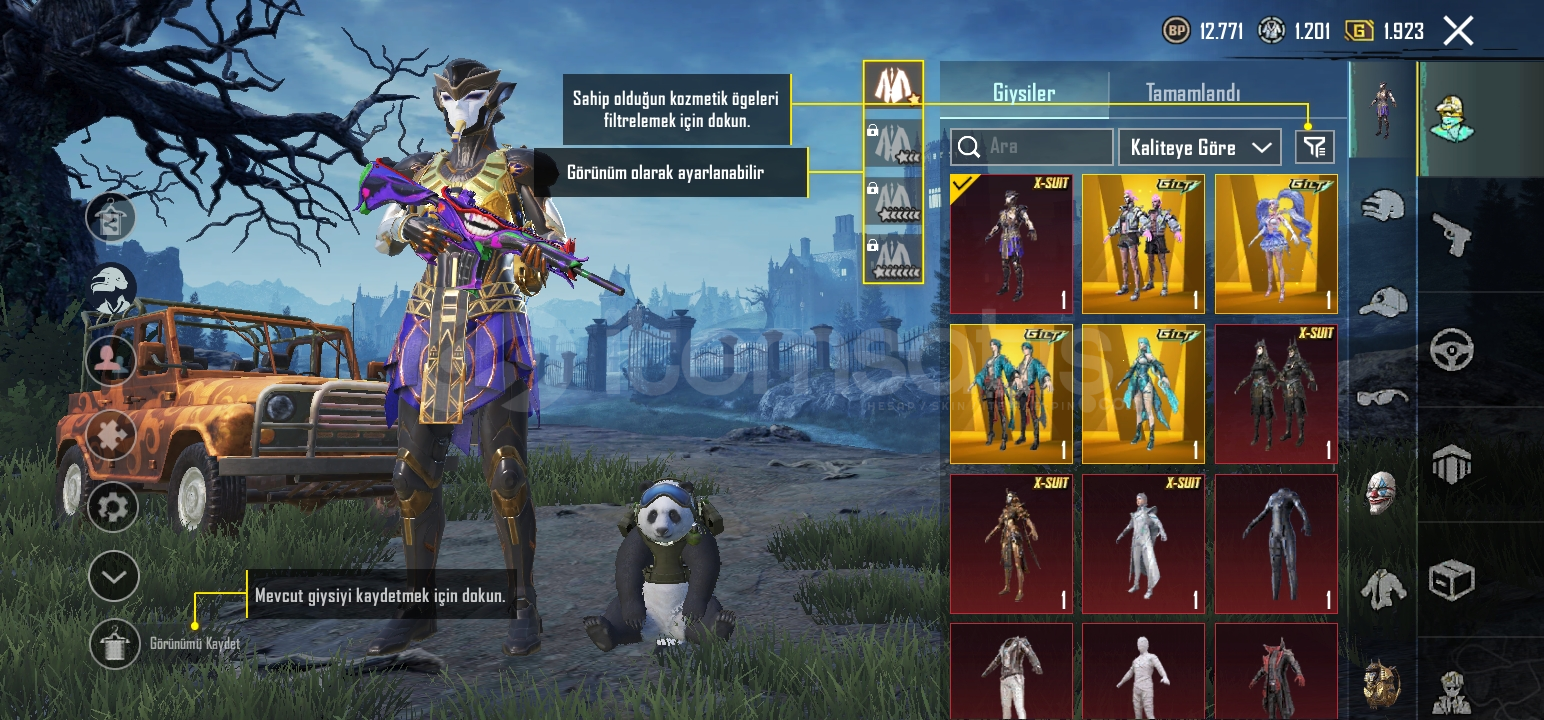The height and width of the screenshot is (720, 1544).
Task: Save the look with Görünümü Kaydet
Action: pyautogui.click(x=114, y=644)
